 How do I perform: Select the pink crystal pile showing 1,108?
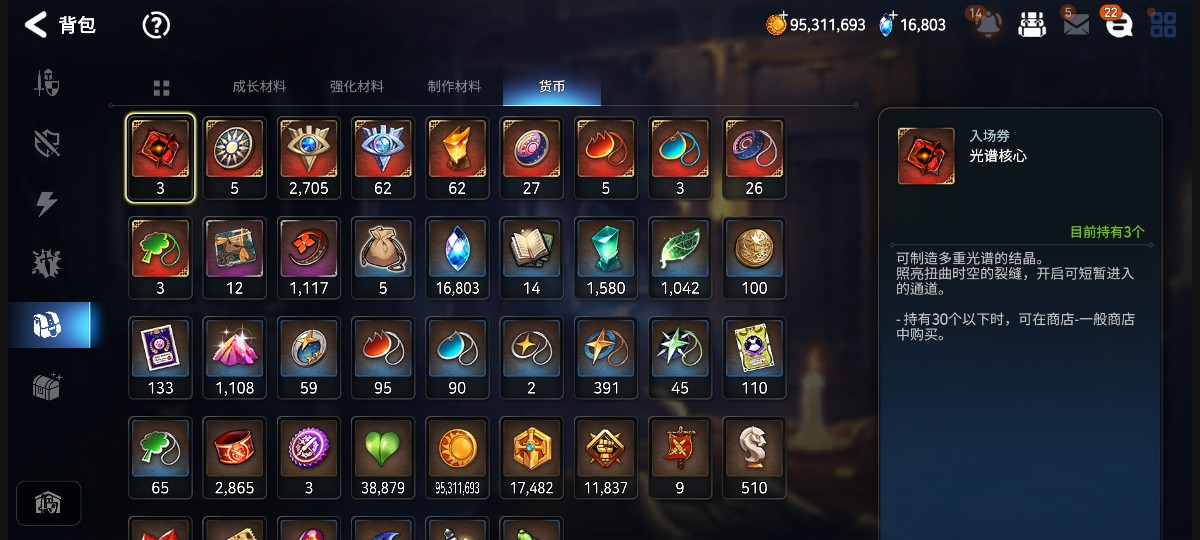pyautogui.click(x=235, y=358)
